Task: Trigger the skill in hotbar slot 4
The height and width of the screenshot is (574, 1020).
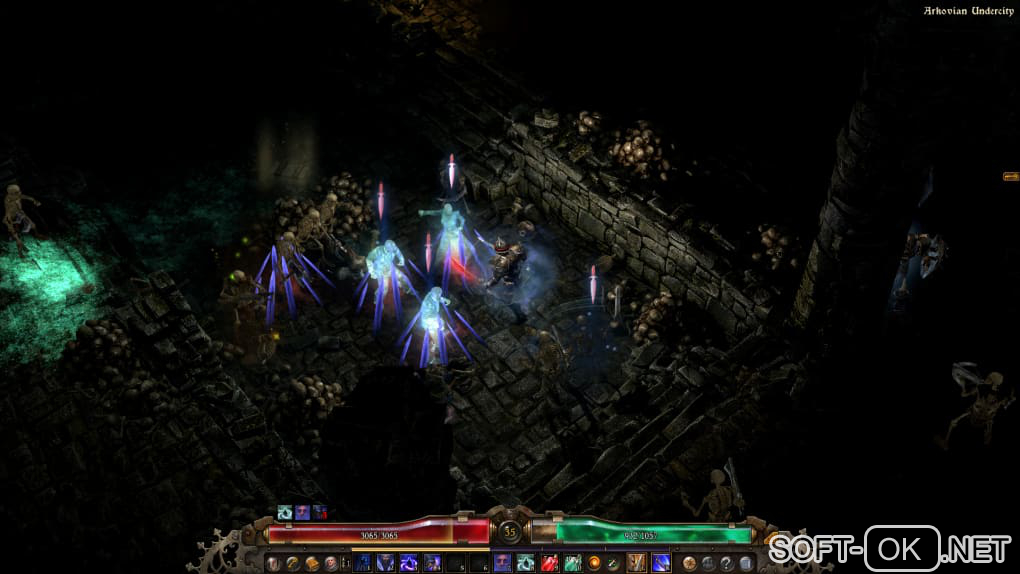Action: pos(432,563)
